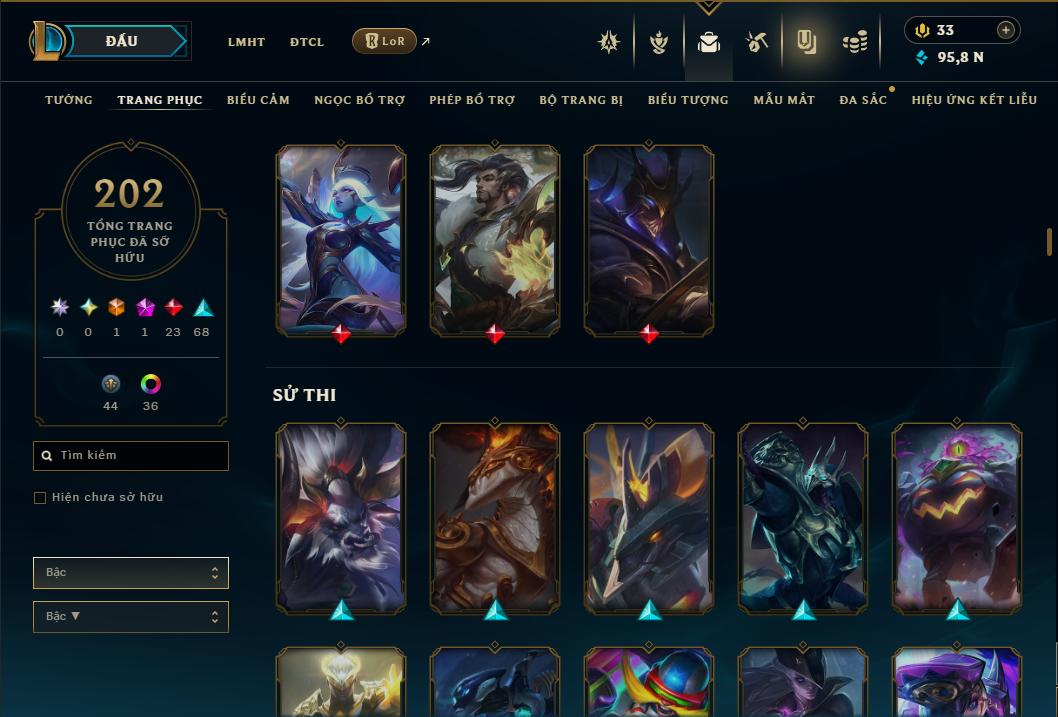This screenshot has height=717, width=1058.
Task: Open the MẪU MẮT tab
Action: click(x=784, y=100)
